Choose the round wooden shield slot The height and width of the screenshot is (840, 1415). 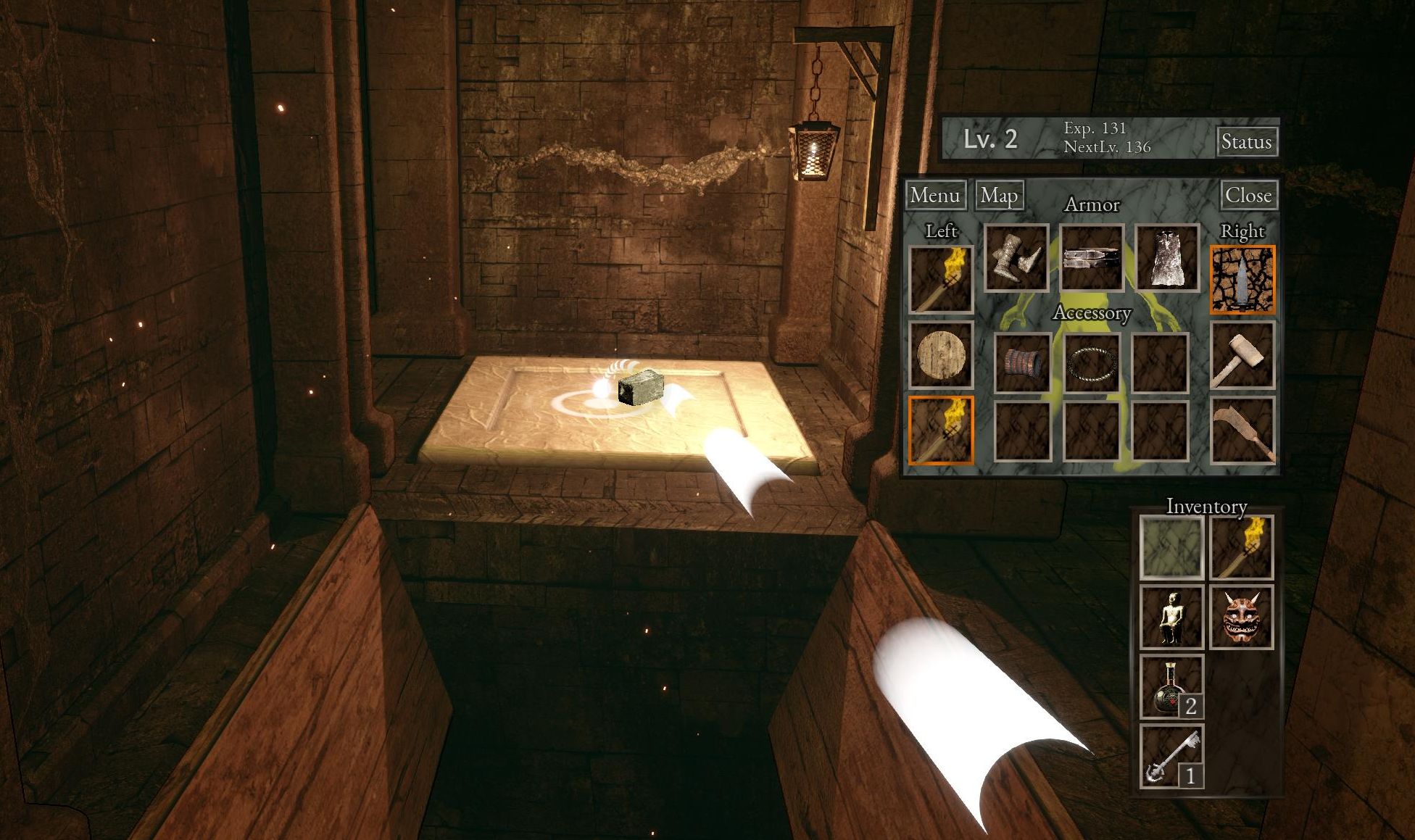point(941,355)
